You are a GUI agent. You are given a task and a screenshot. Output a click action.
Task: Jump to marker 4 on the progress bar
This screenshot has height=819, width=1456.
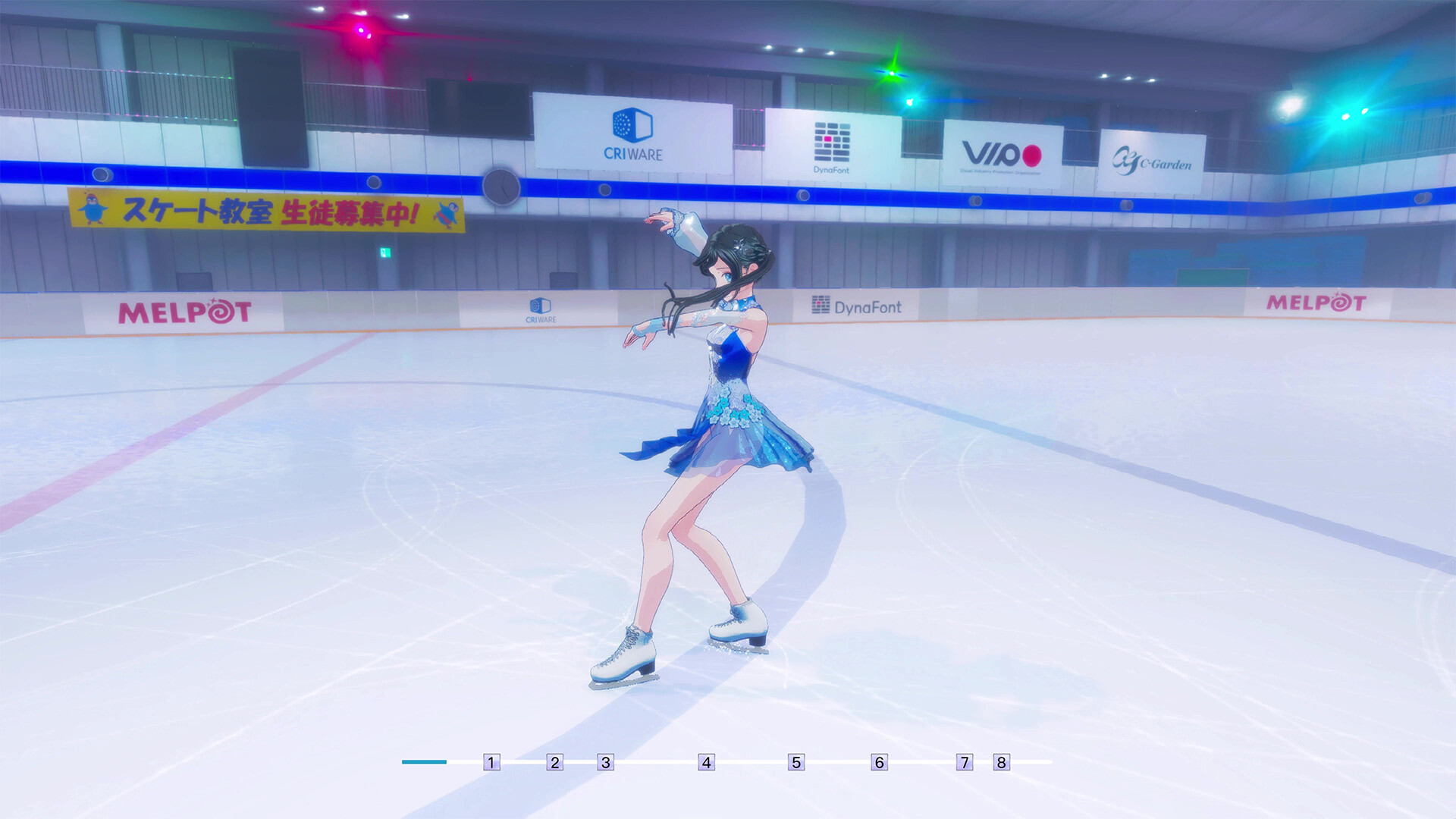click(x=706, y=762)
